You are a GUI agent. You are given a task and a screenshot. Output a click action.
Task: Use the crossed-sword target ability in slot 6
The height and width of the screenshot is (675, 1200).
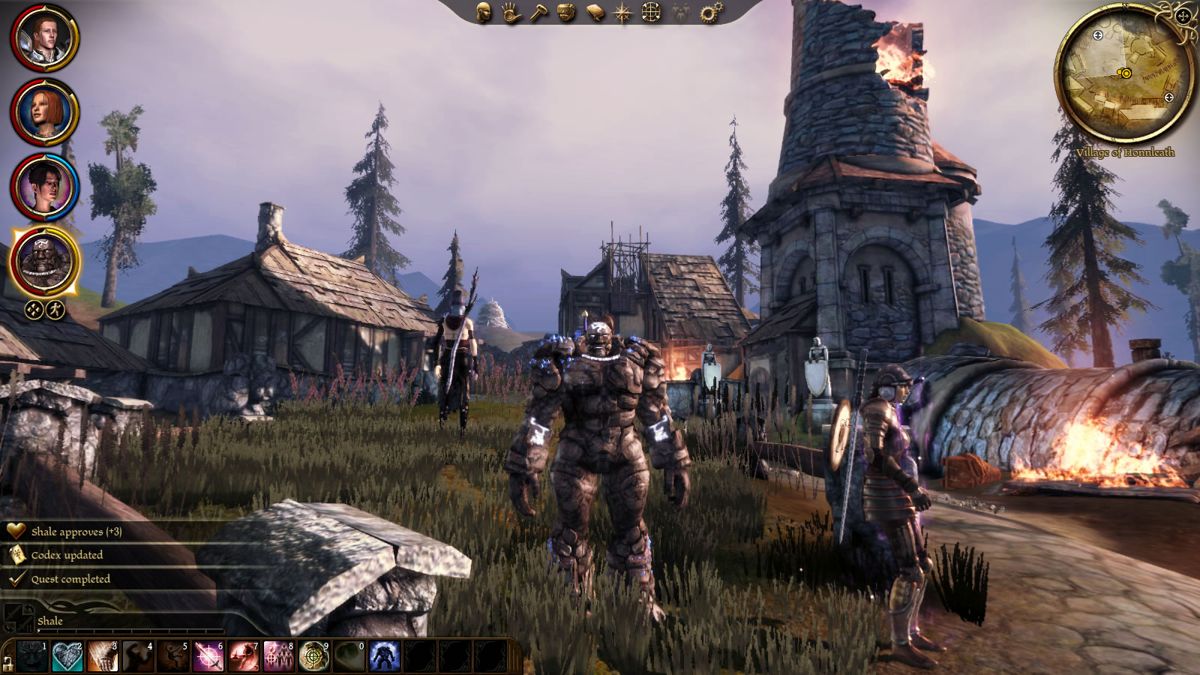tap(208, 656)
